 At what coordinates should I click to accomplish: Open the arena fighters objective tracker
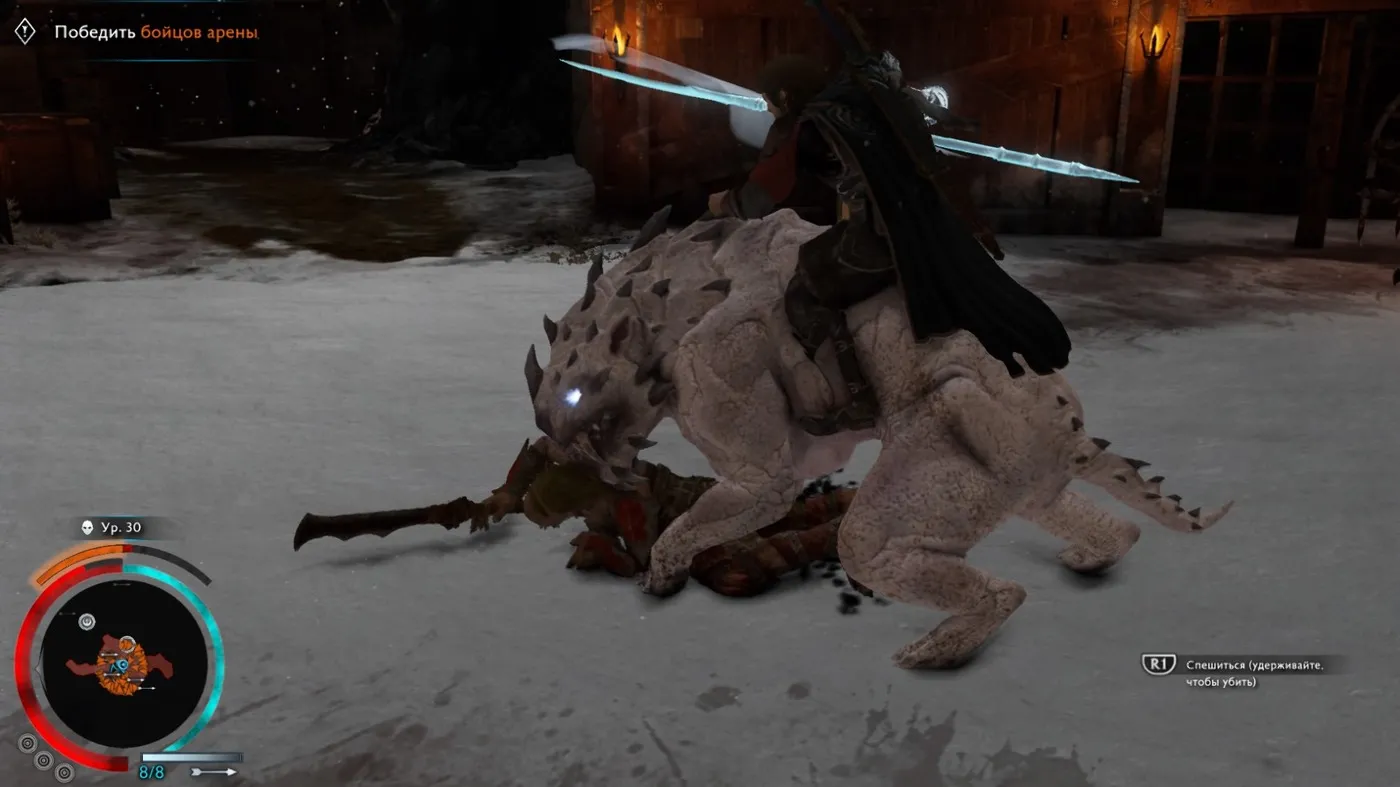(x=156, y=32)
